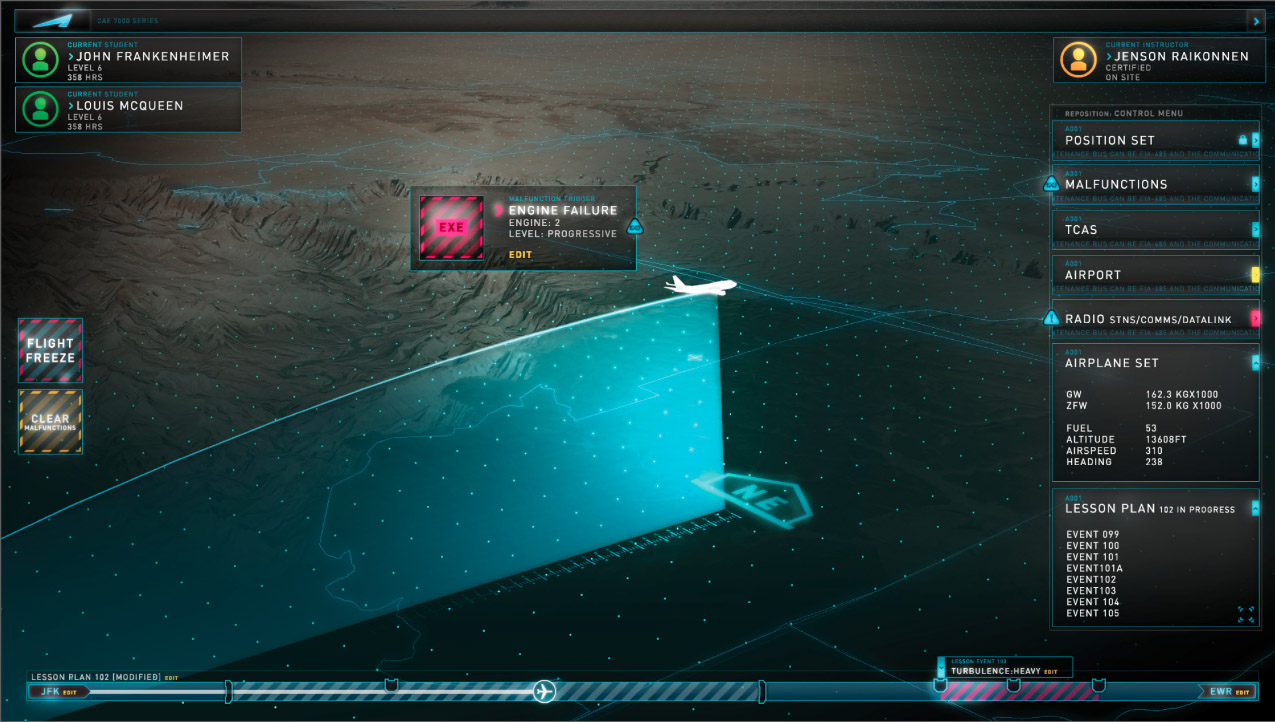Edit the JFK departure airport
1275x722 pixels.
(69, 691)
